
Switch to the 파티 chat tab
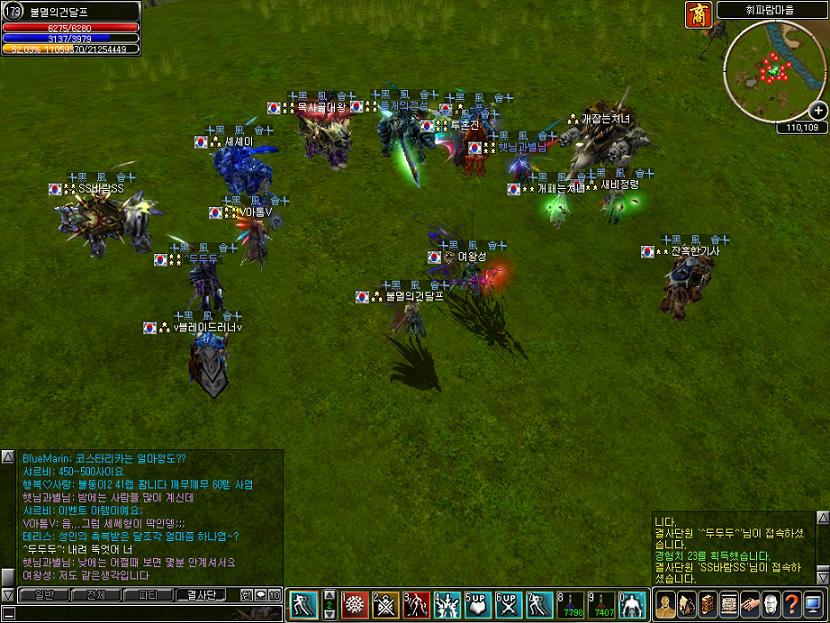coord(148,595)
